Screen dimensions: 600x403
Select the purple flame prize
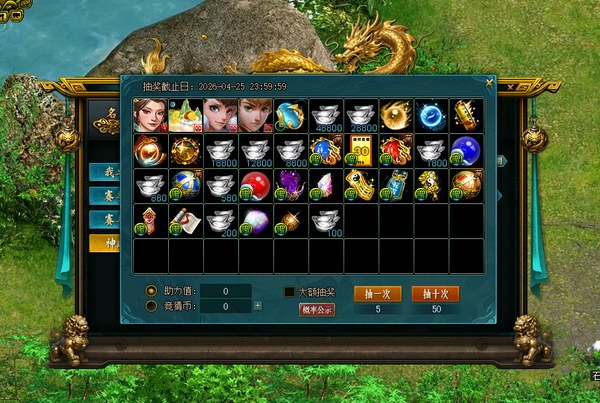click(291, 186)
